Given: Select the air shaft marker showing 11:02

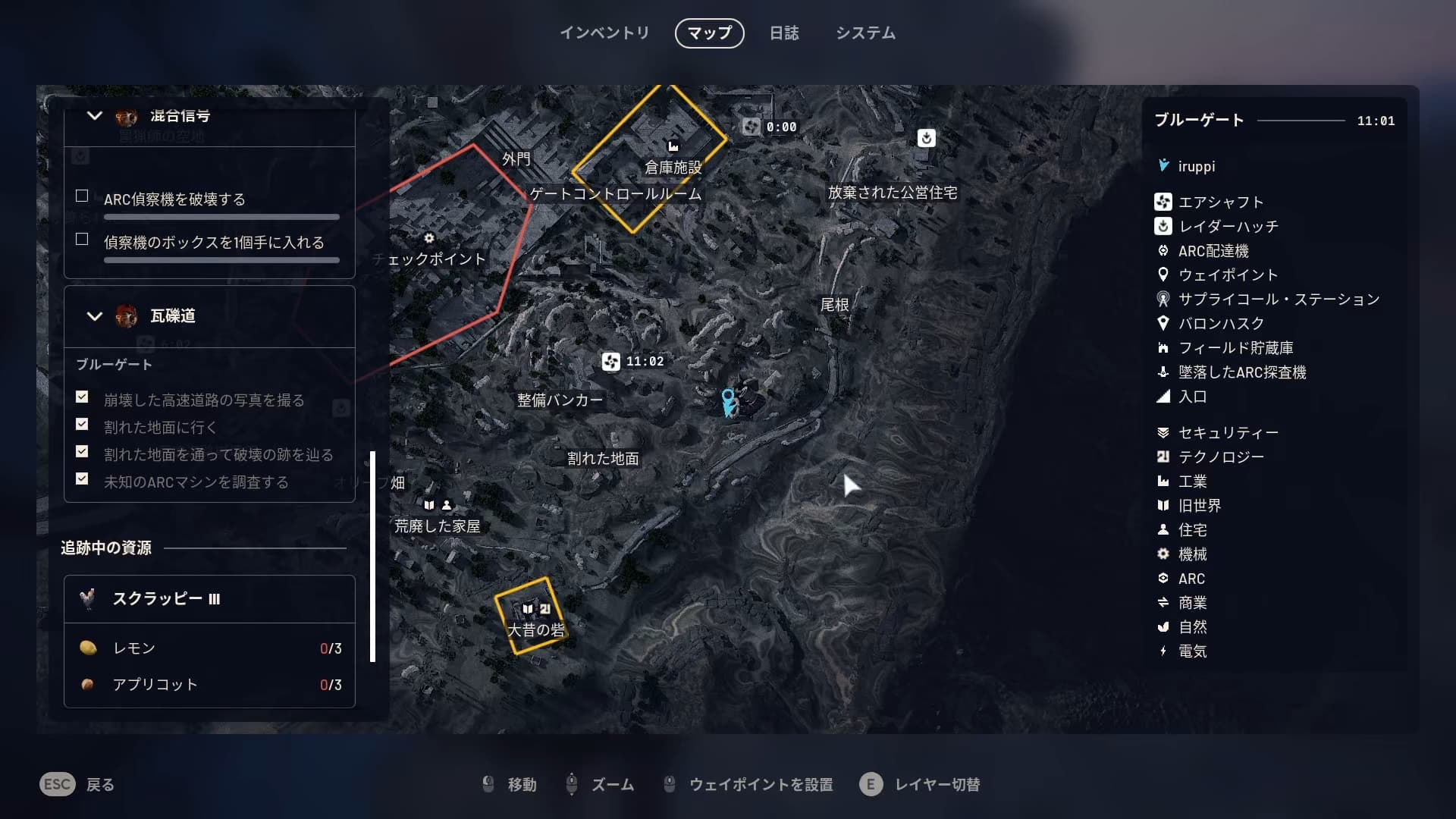Looking at the screenshot, I should click(x=611, y=362).
